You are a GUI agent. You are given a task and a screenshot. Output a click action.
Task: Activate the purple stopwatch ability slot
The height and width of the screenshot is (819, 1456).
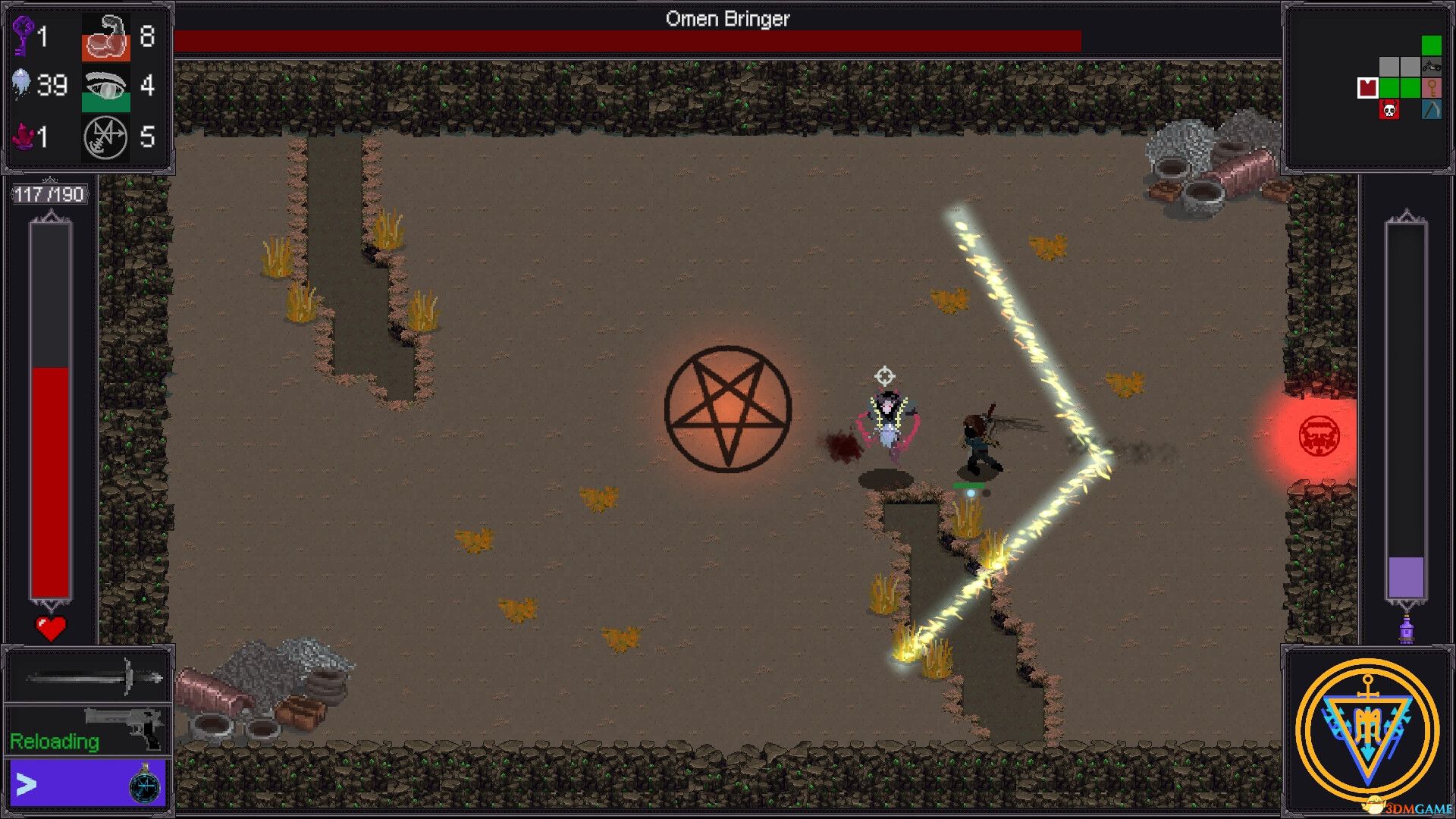pyautogui.click(x=88, y=784)
